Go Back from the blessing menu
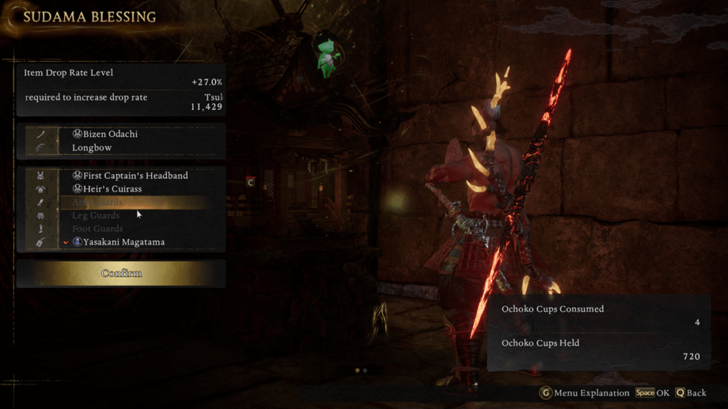 (690, 393)
